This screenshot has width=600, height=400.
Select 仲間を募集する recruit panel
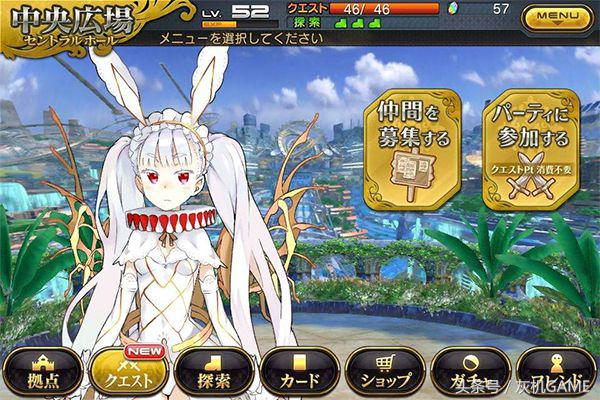tap(414, 148)
